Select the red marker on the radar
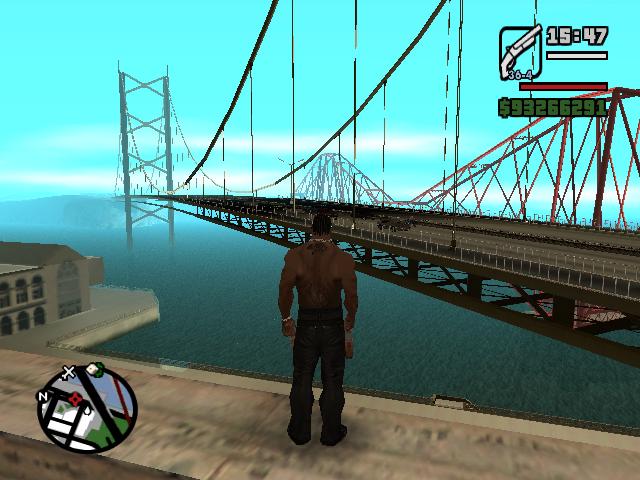640x480 pixels. [x=73, y=398]
